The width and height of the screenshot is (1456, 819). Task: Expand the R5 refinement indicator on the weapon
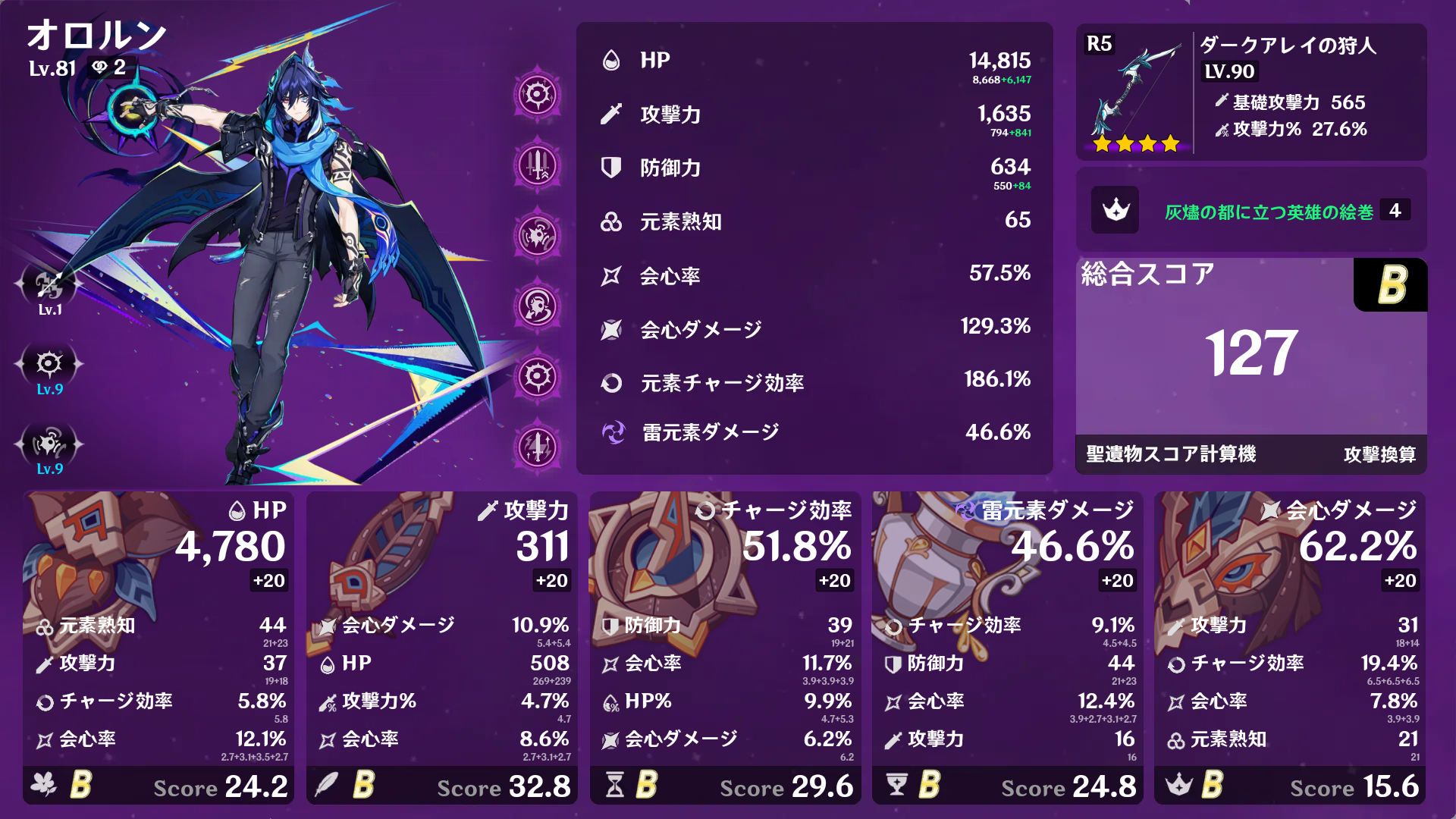[1099, 45]
